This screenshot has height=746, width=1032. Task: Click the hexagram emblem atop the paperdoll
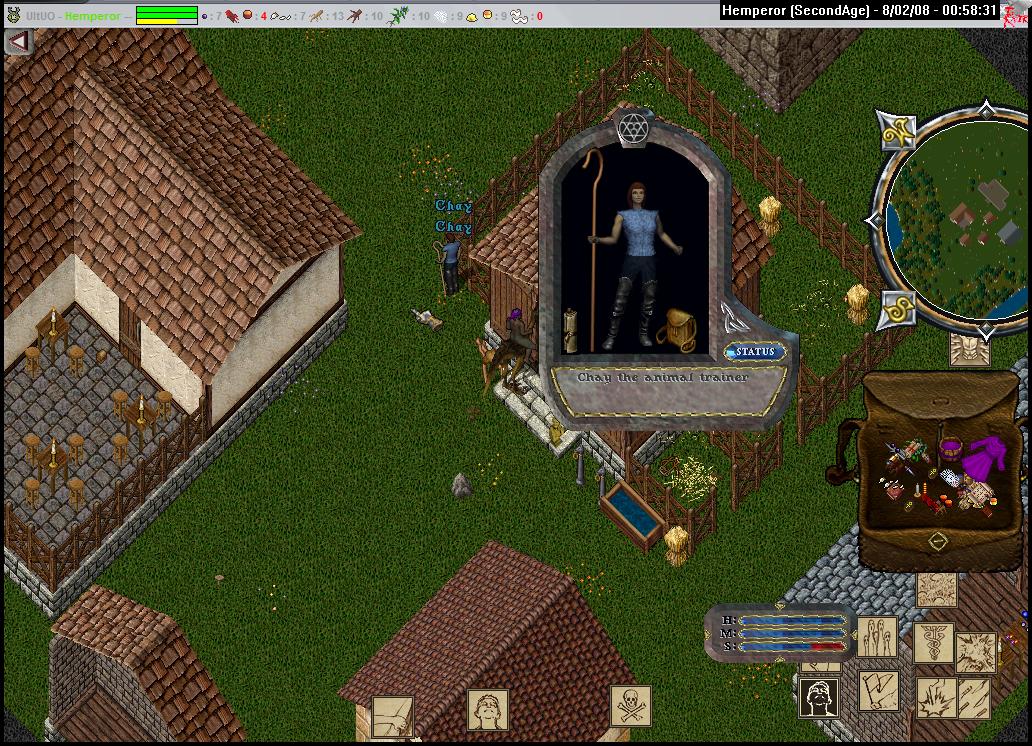(633, 128)
